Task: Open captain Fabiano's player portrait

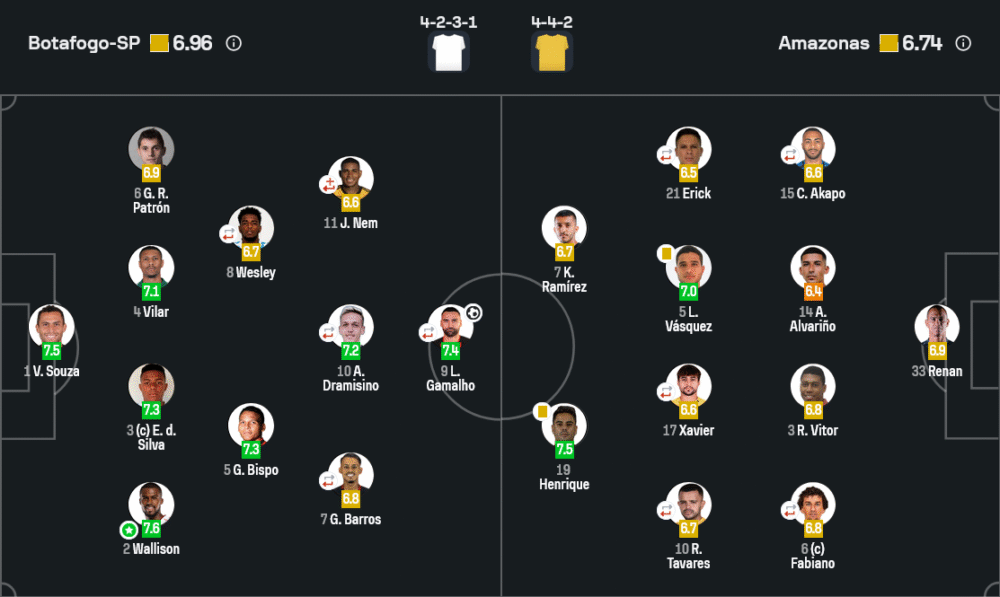Action: pyautogui.click(x=813, y=505)
